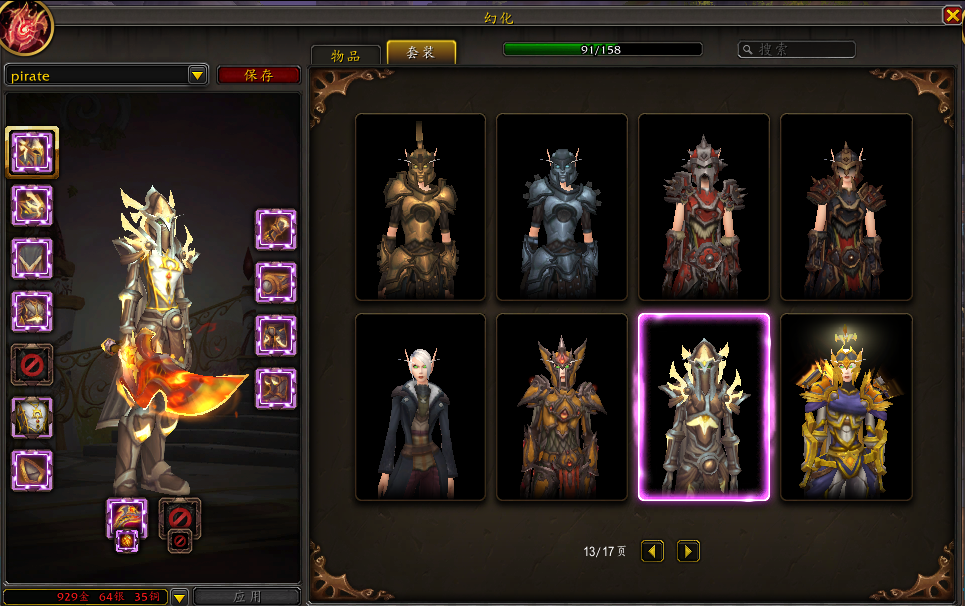Select the pink-highlighted armor set
The image size is (965, 606).
tap(704, 407)
